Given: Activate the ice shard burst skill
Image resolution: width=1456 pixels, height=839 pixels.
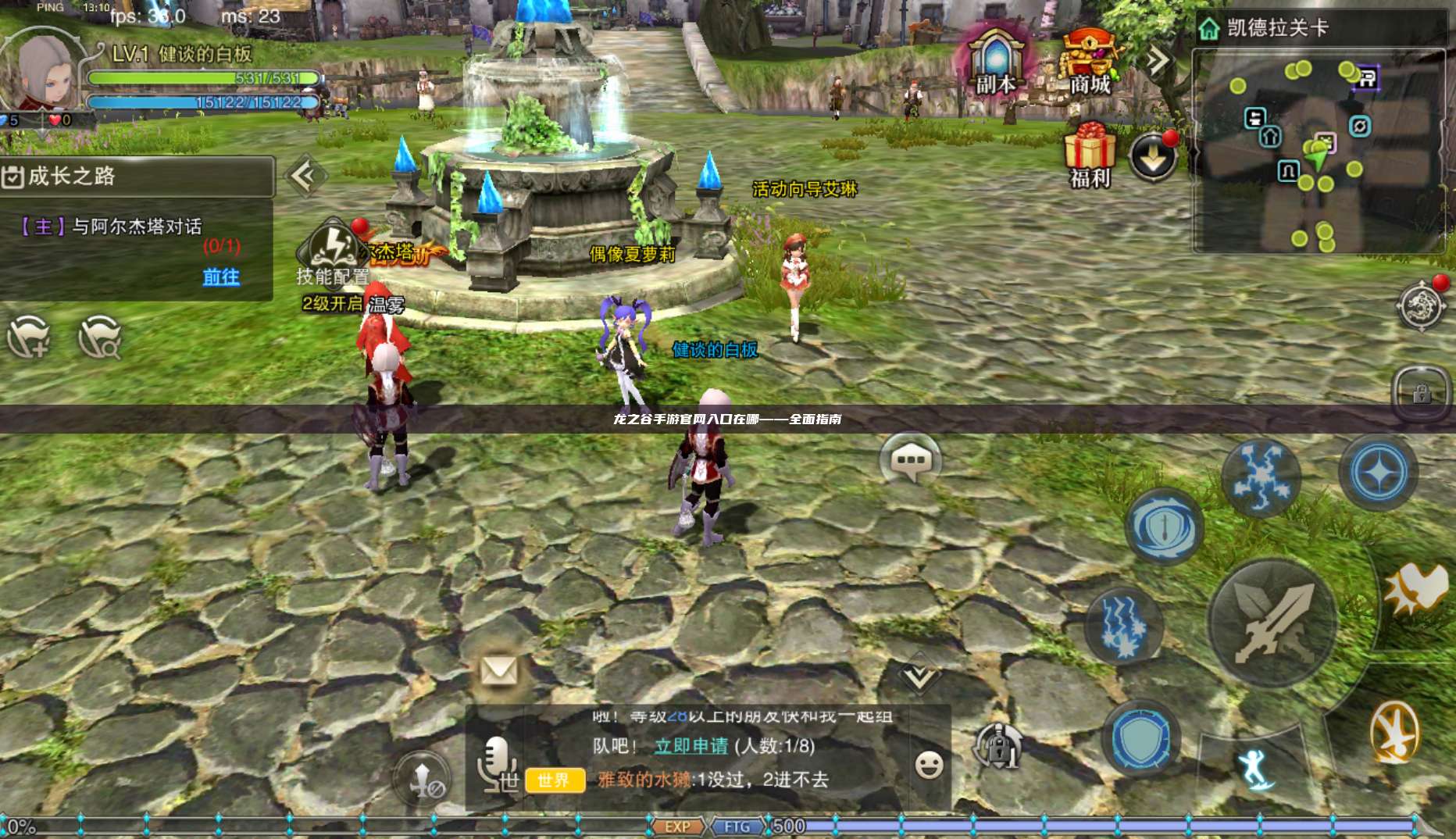Looking at the screenshot, I should 1260,477.
